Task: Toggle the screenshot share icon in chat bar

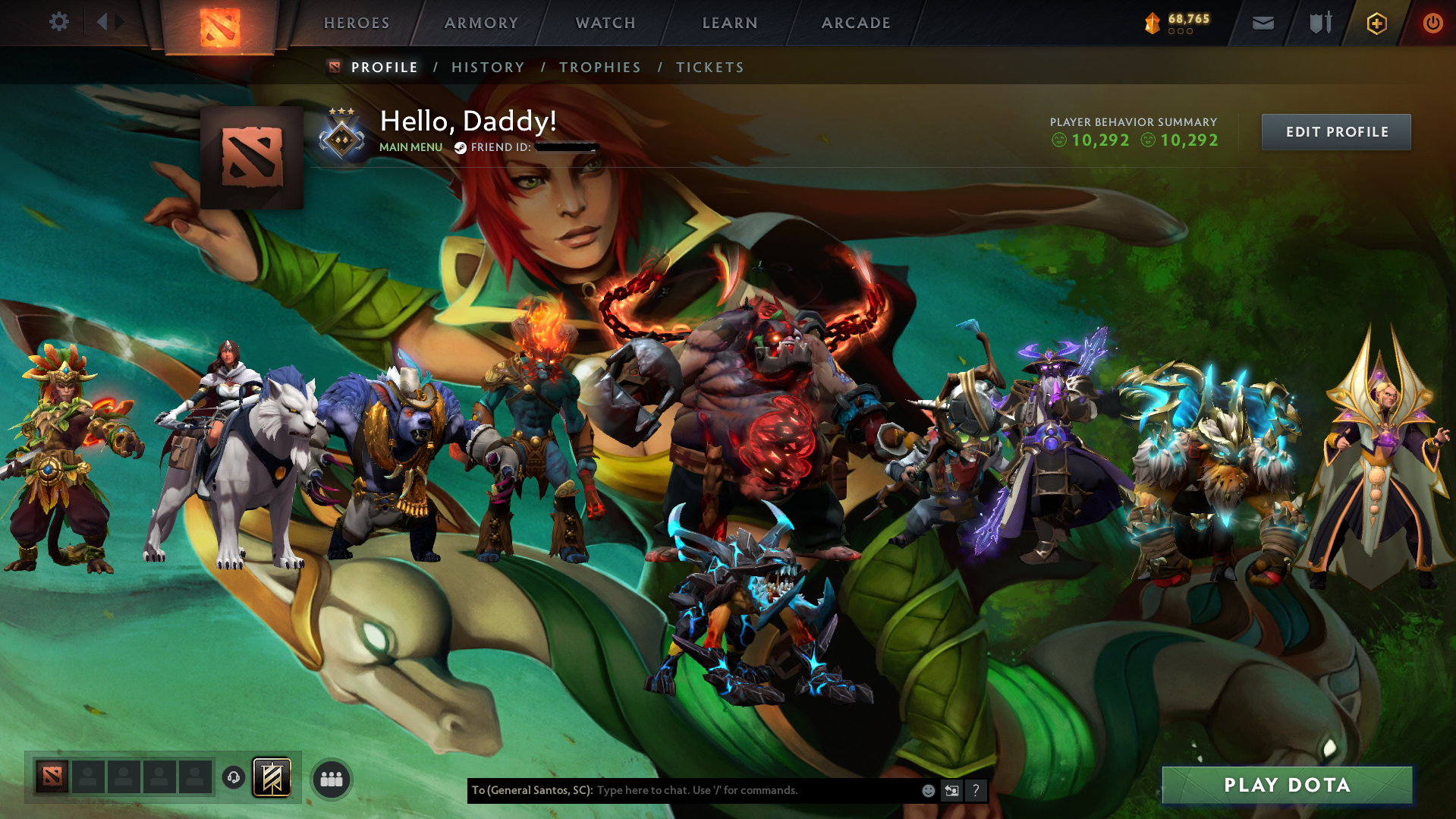Action: (951, 790)
